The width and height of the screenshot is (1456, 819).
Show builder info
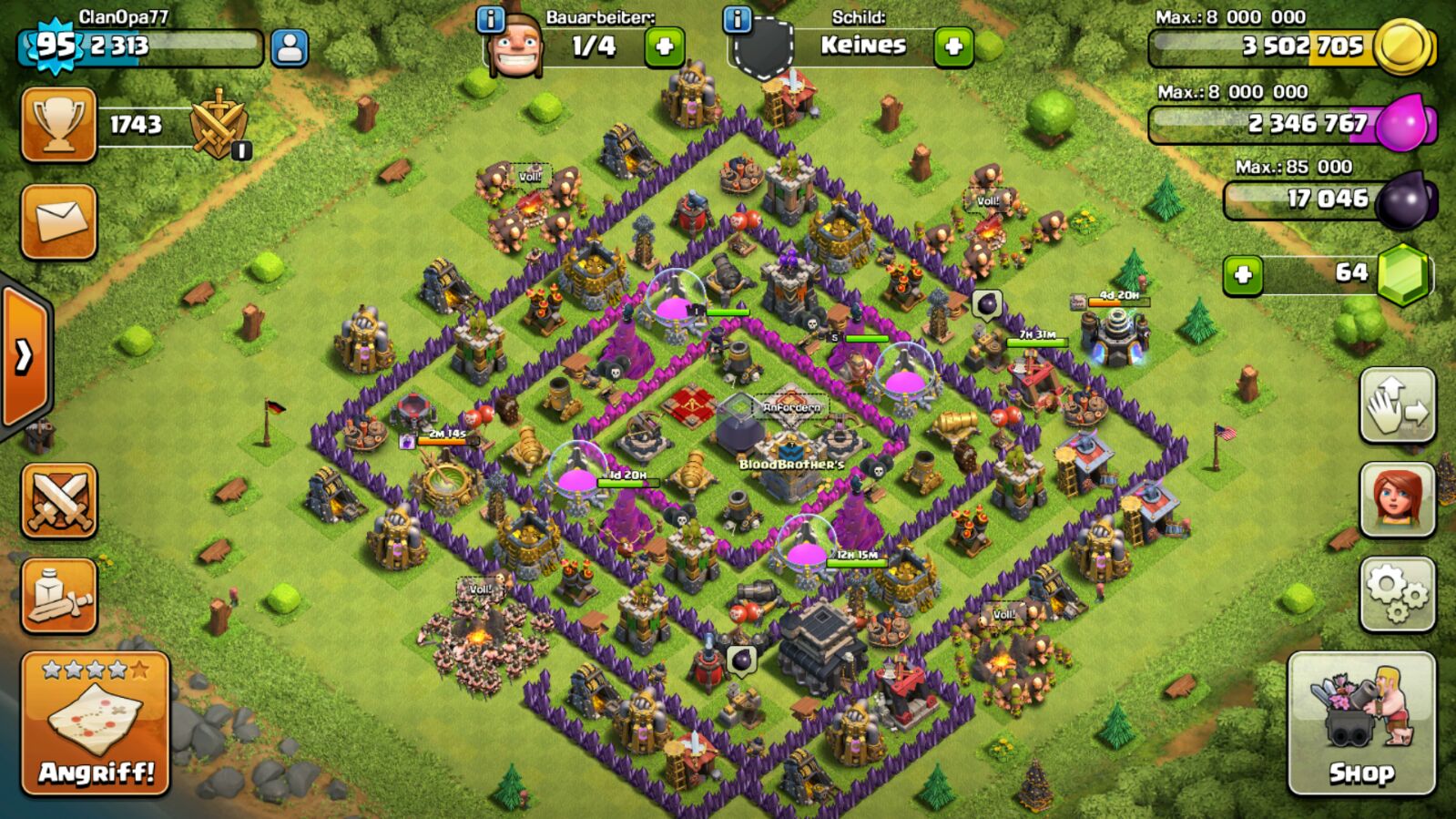[491, 18]
